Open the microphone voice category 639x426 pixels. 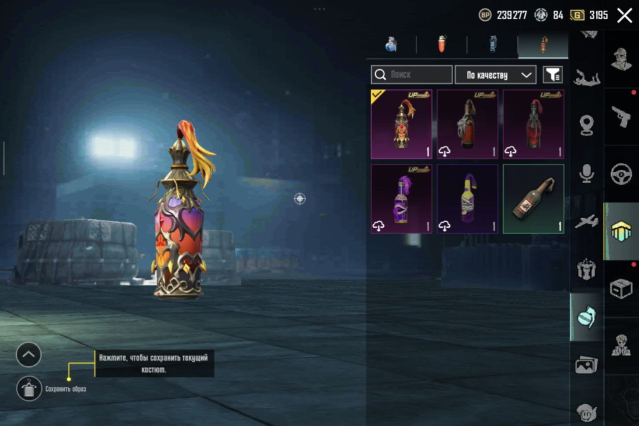[x=587, y=172]
